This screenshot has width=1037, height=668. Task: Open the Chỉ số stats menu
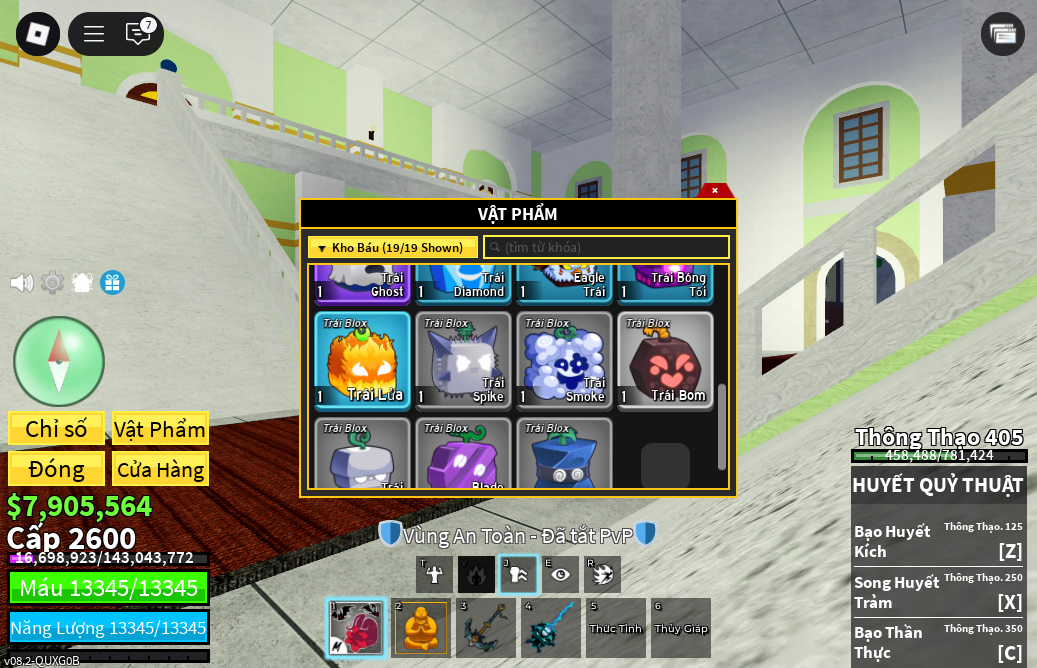(56, 429)
